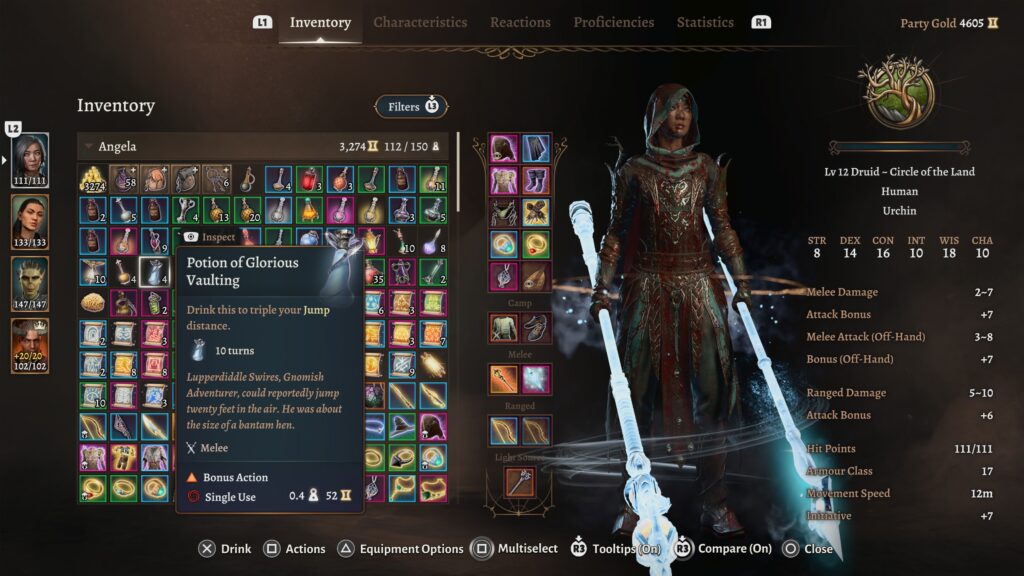
Task: Pick the crowned party member portrait
Action: tap(30, 343)
